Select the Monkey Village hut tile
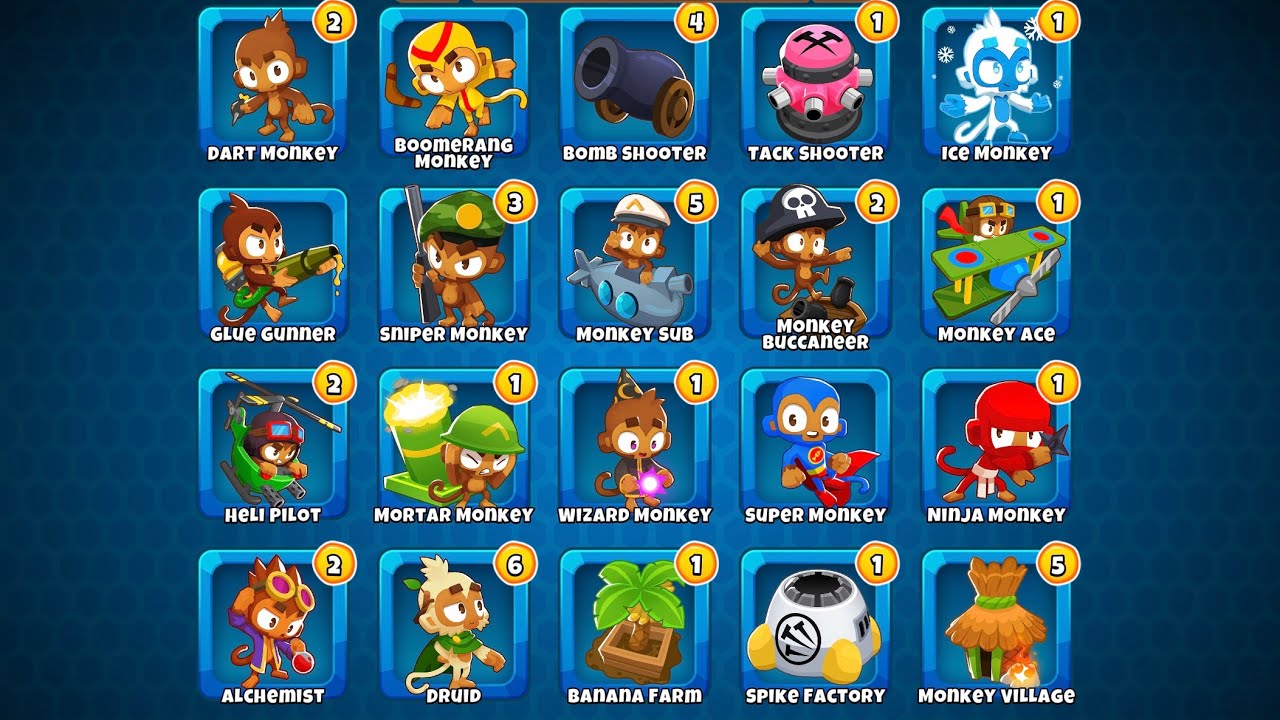The width and height of the screenshot is (1280, 720). click(996, 625)
